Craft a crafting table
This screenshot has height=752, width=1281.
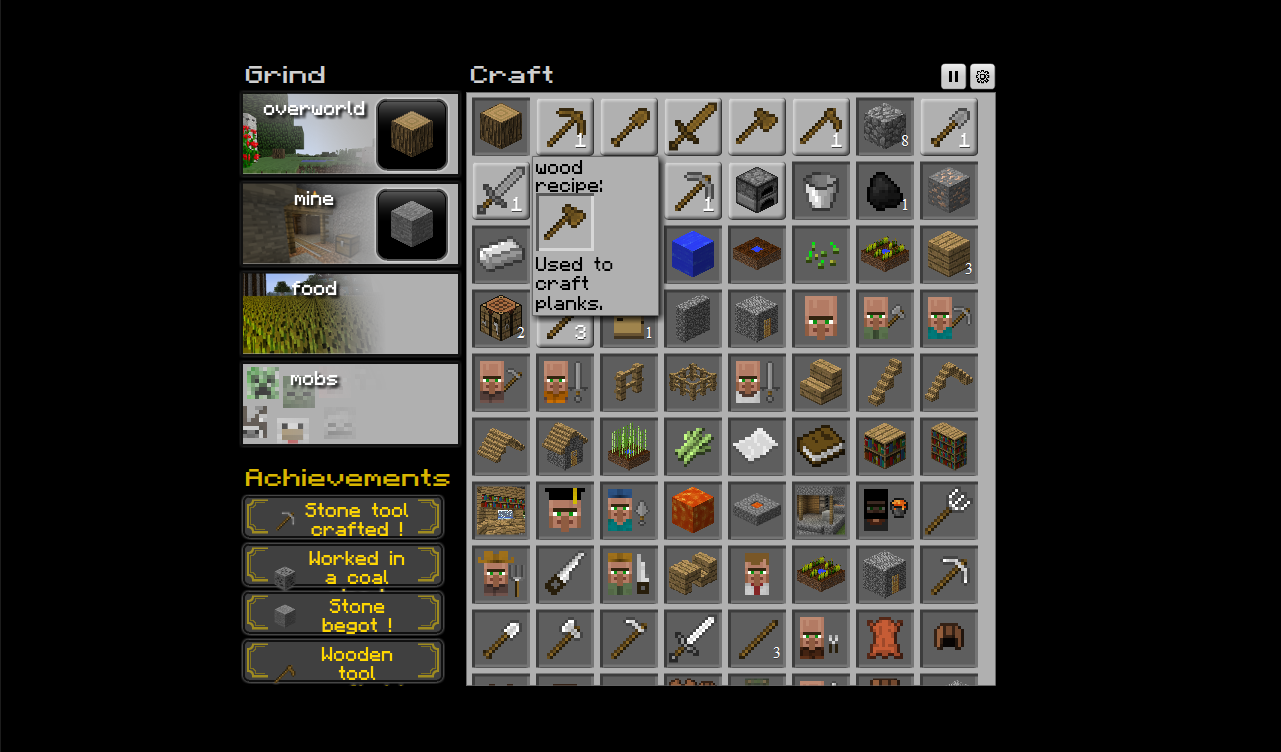pyautogui.click(x=500, y=319)
